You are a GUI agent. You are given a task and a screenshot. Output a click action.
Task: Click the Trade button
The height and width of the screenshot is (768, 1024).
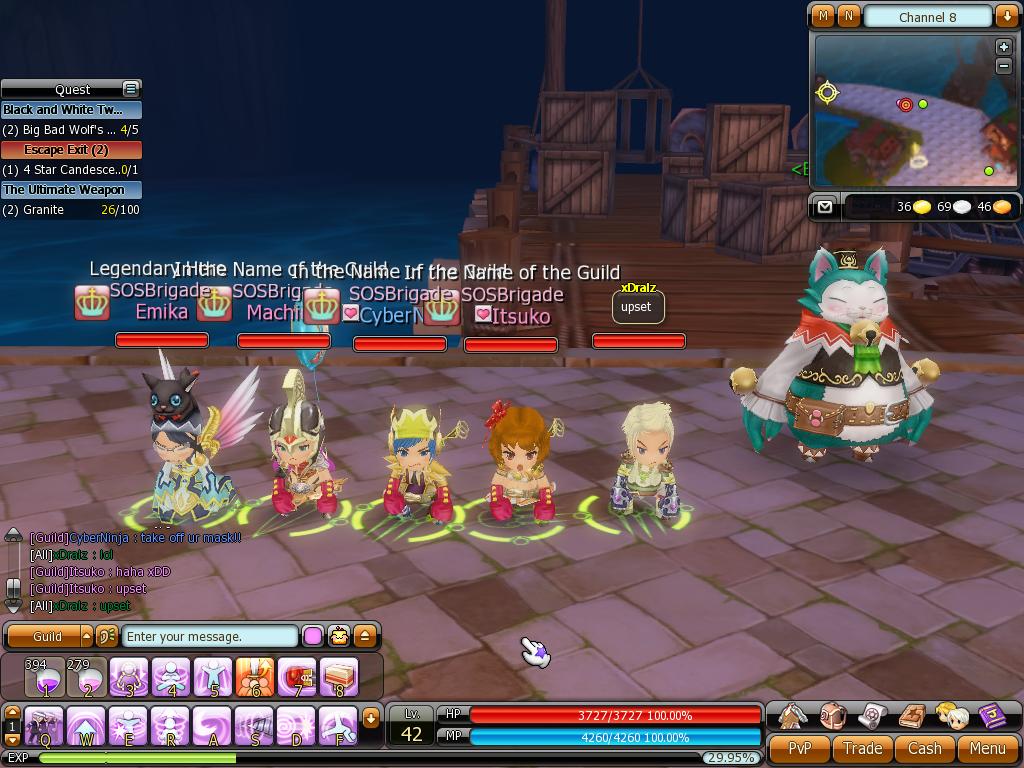pyautogui.click(x=862, y=748)
